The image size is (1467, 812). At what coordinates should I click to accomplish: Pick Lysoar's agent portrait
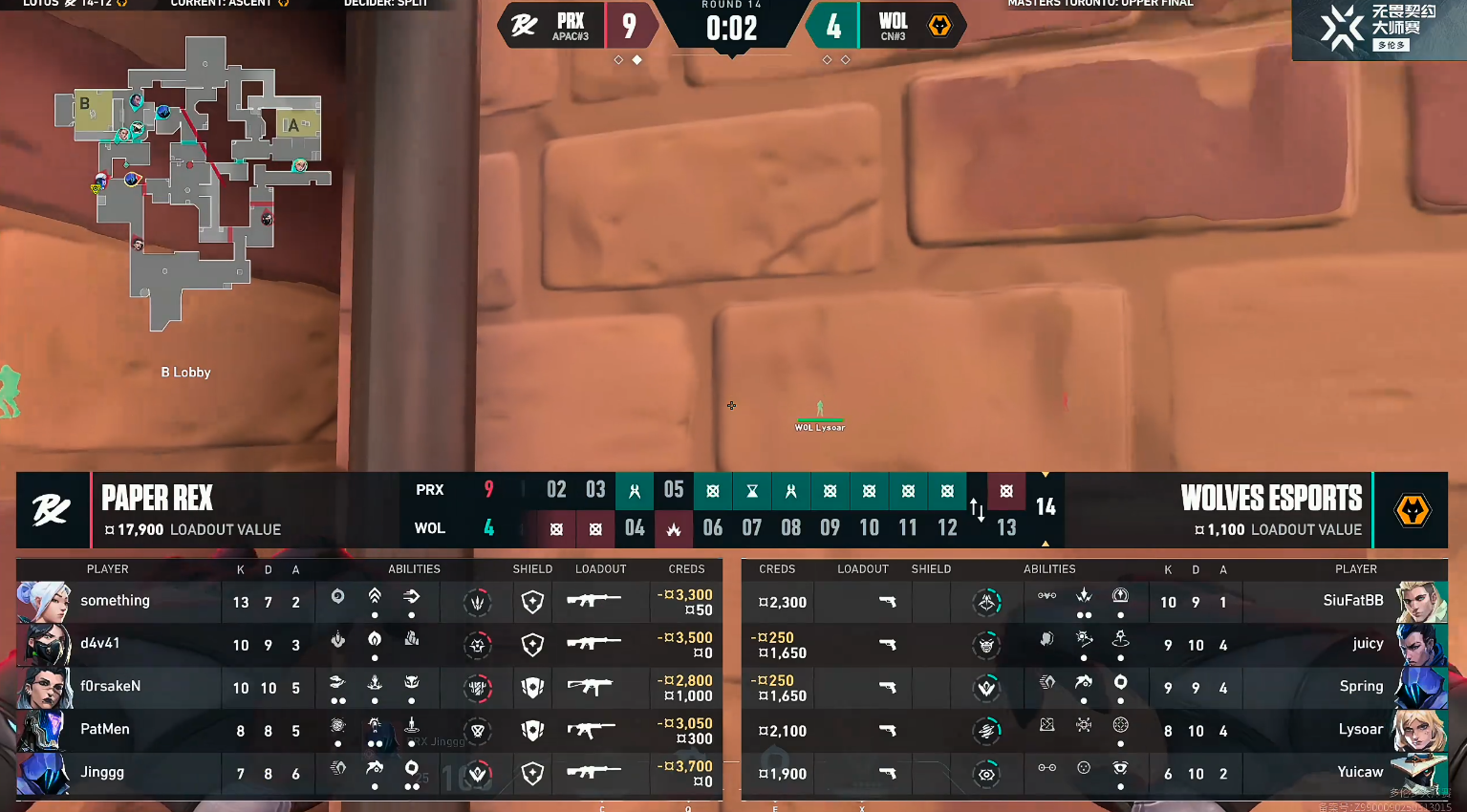1420,731
